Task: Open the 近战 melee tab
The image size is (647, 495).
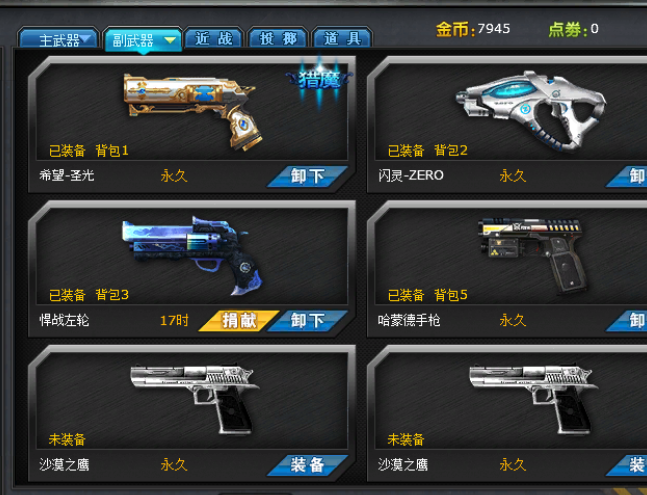Action: tap(213, 39)
